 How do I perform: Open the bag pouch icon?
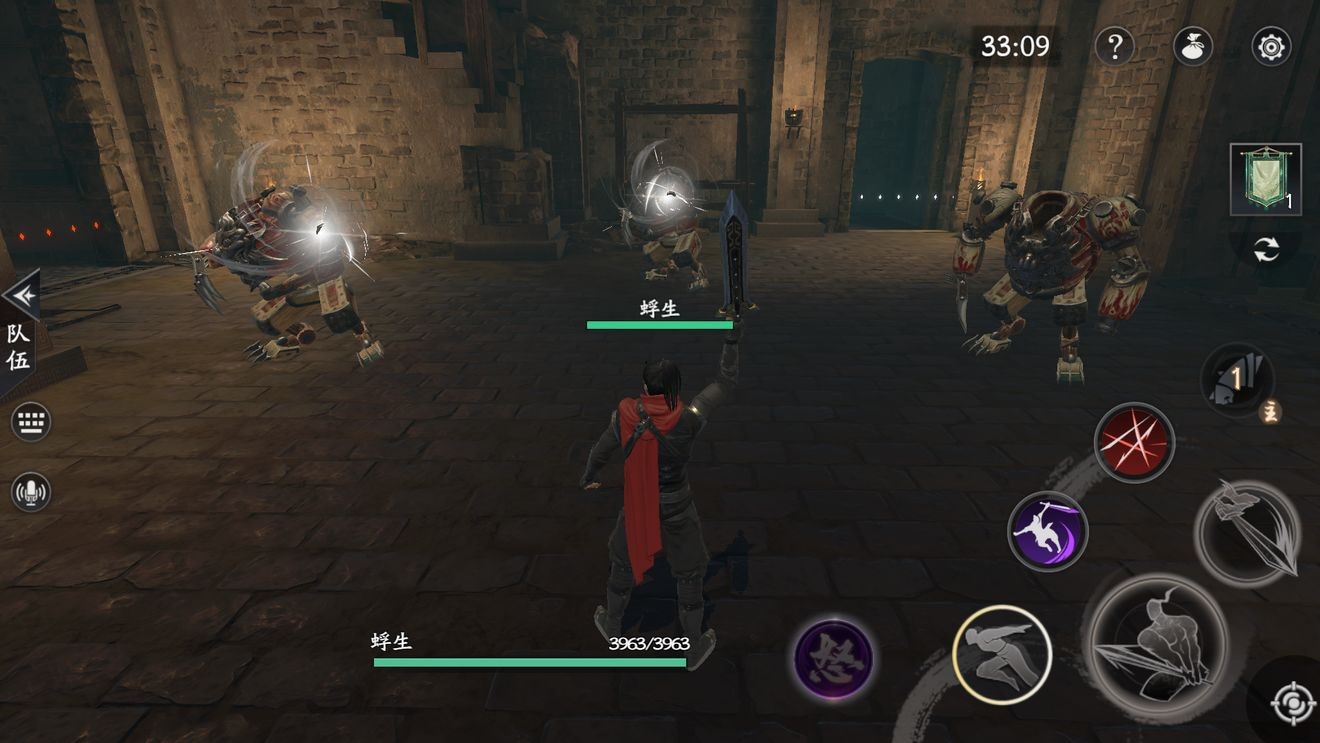point(1193,46)
